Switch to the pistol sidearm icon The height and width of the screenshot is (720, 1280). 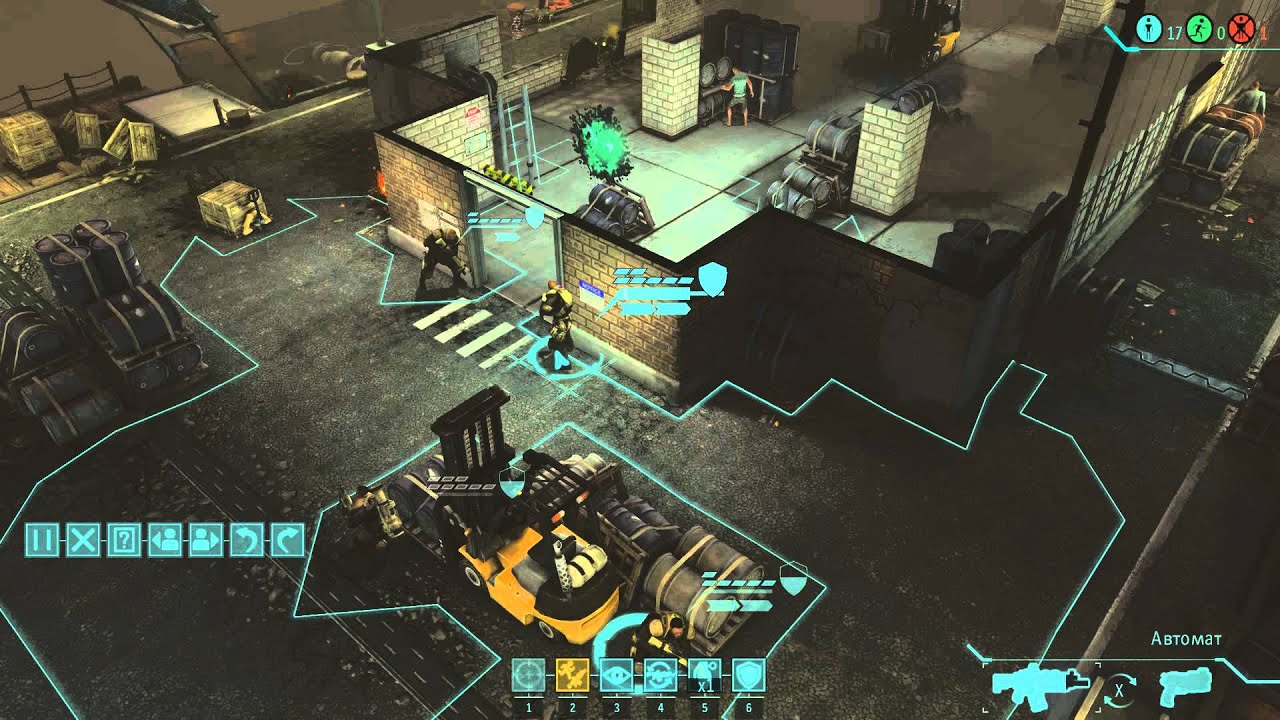tap(1185, 686)
